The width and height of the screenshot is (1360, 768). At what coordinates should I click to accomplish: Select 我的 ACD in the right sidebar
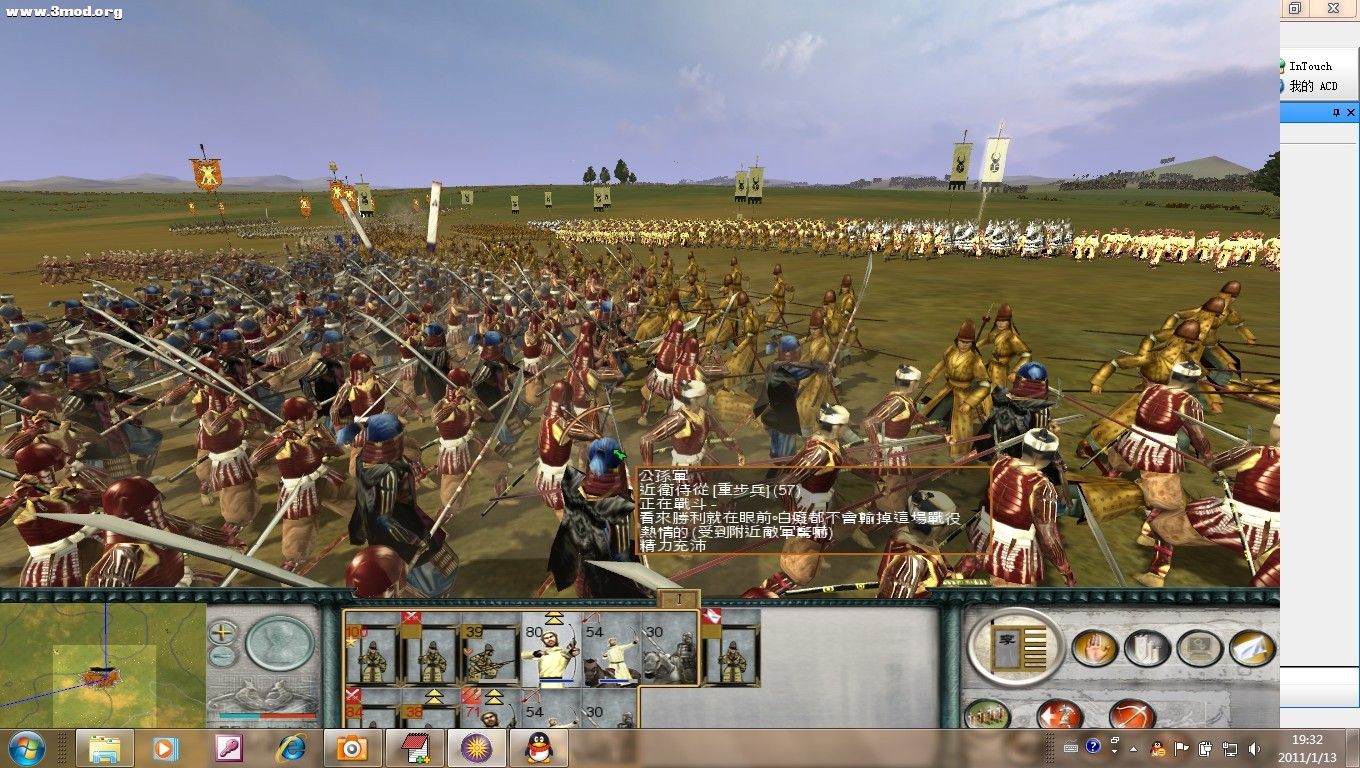(1315, 86)
